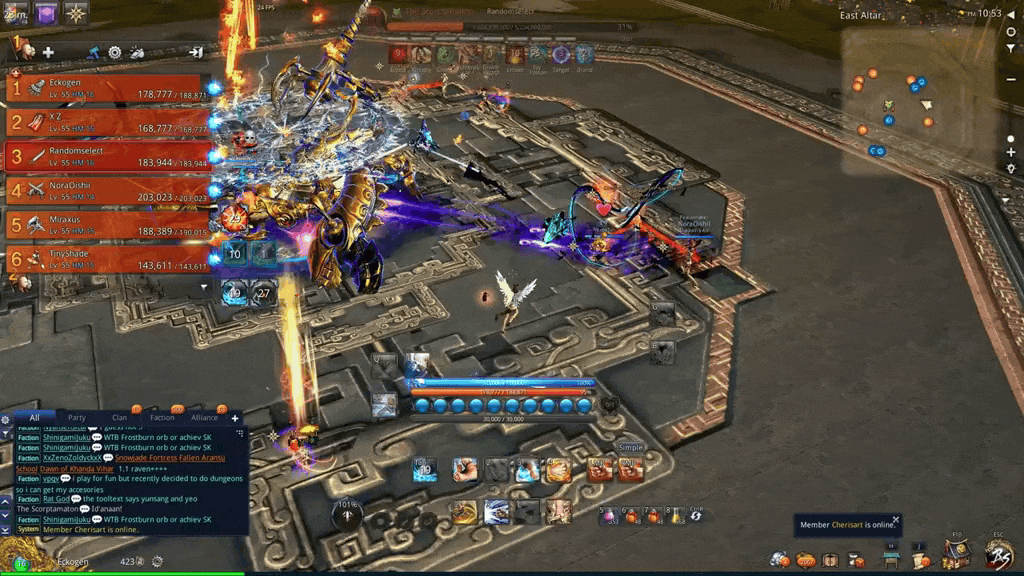The width and height of the screenshot is (1024, 576).
Task: Select TinyShade's party frame
Action: 108,258
